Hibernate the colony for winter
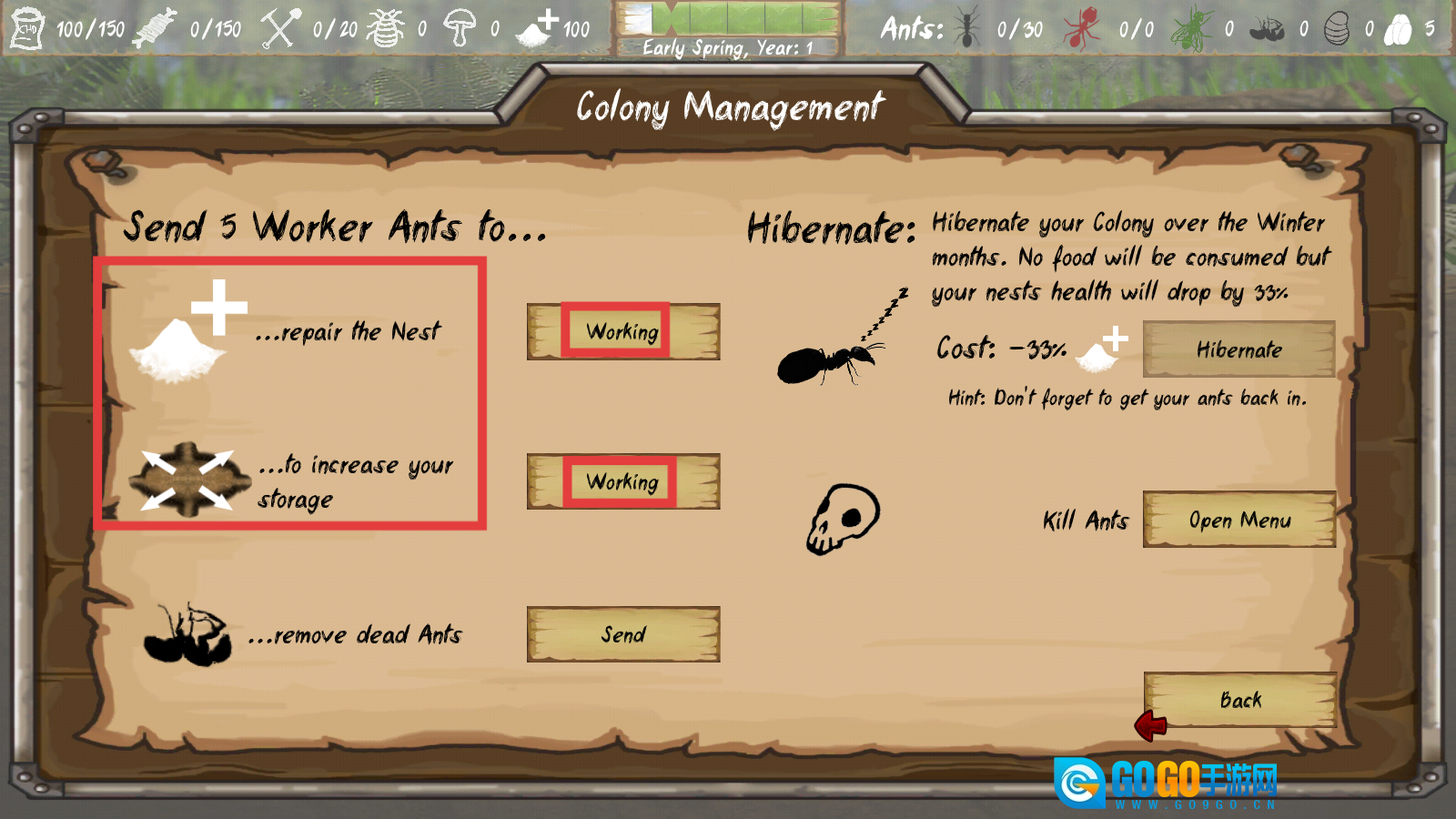 point(1239,349)
